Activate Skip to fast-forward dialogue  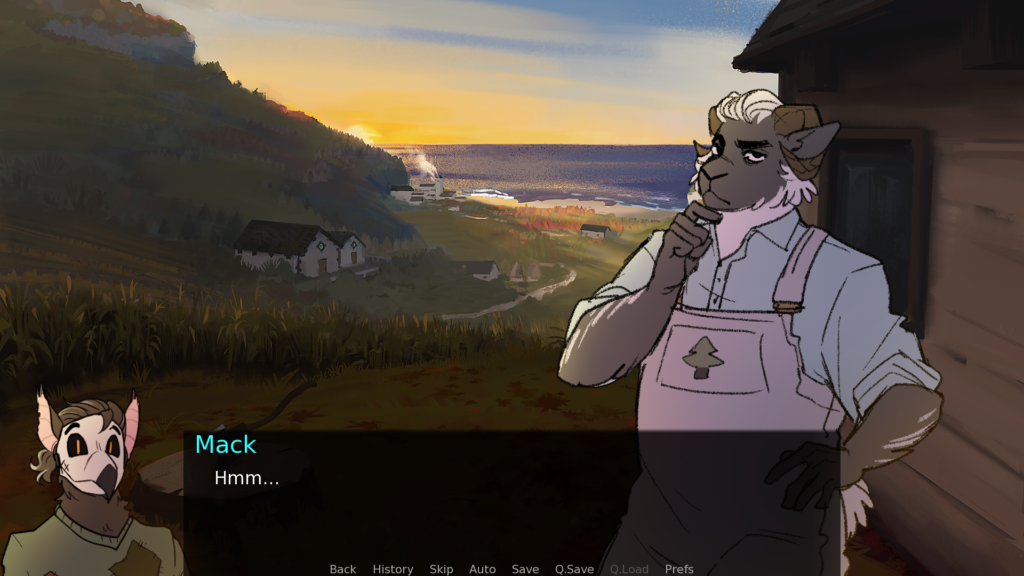(441, 569)
